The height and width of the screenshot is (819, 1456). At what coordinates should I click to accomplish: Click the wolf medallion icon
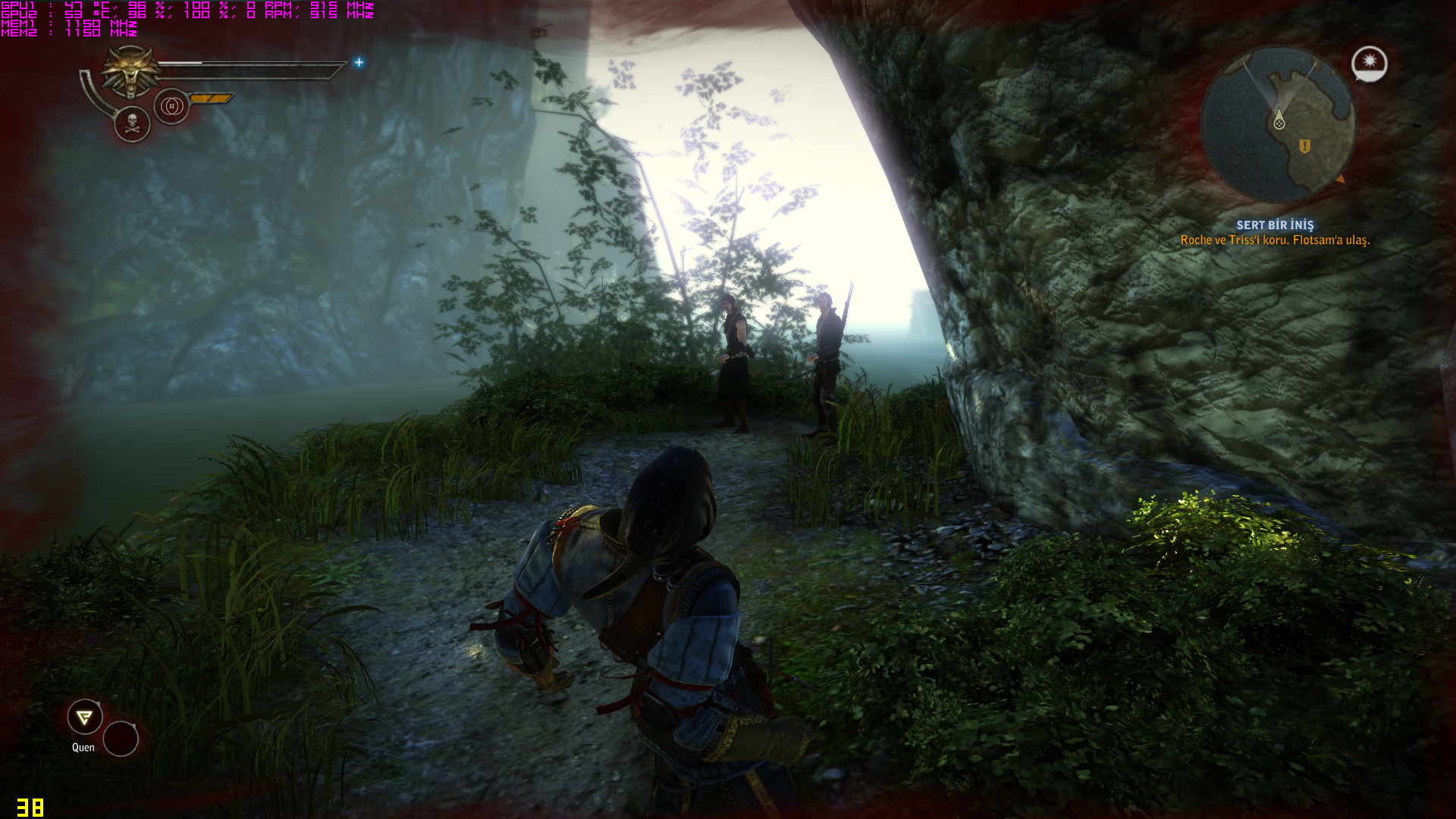(x=132, y=71)
